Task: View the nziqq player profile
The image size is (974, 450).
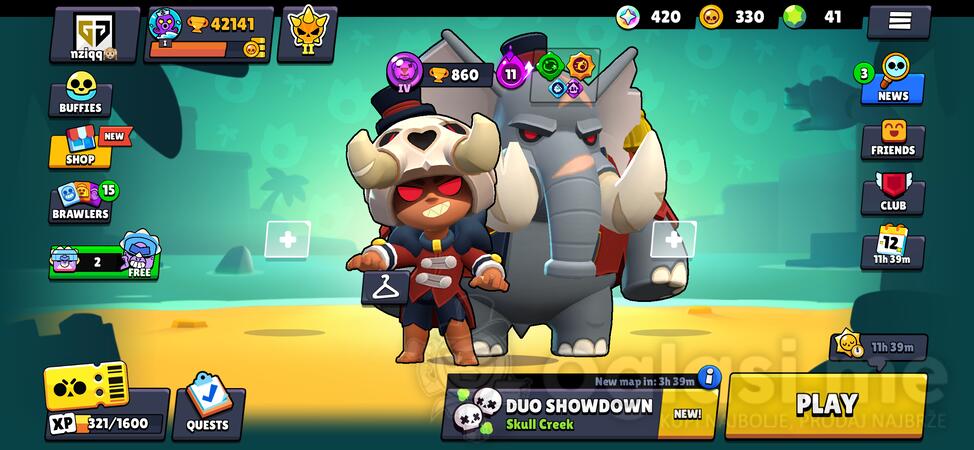Action: pos(94,34)
